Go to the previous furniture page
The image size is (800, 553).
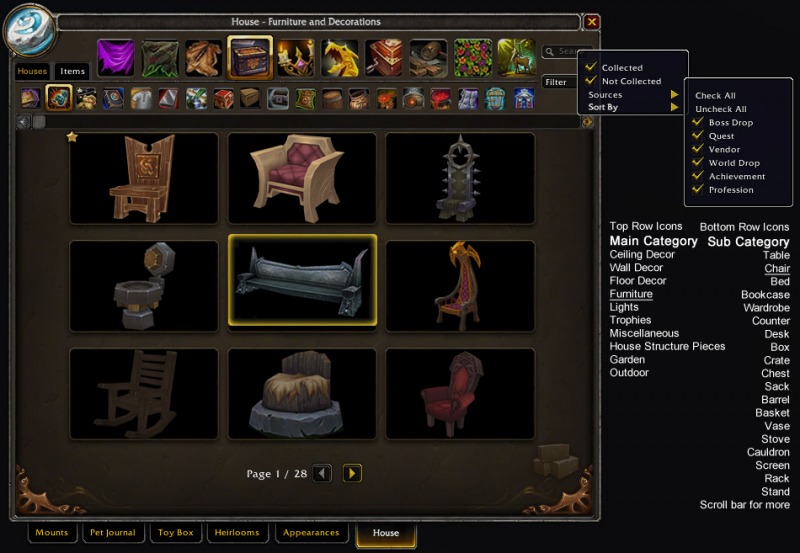(x=322, y=473)
